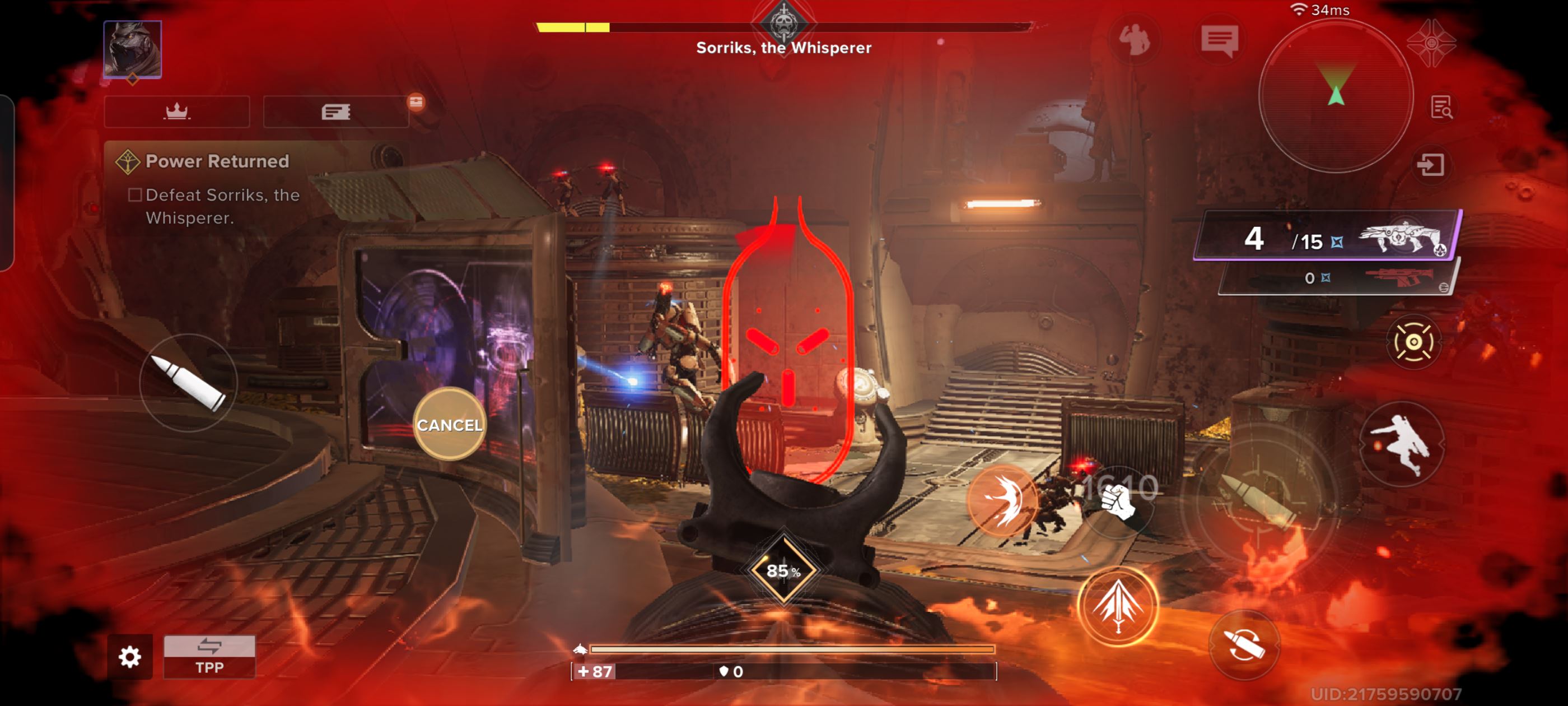Toggle the aim-down-sights crosshair button
This screenshot has height=706, width=1568.
click(x=1413, y=342)
